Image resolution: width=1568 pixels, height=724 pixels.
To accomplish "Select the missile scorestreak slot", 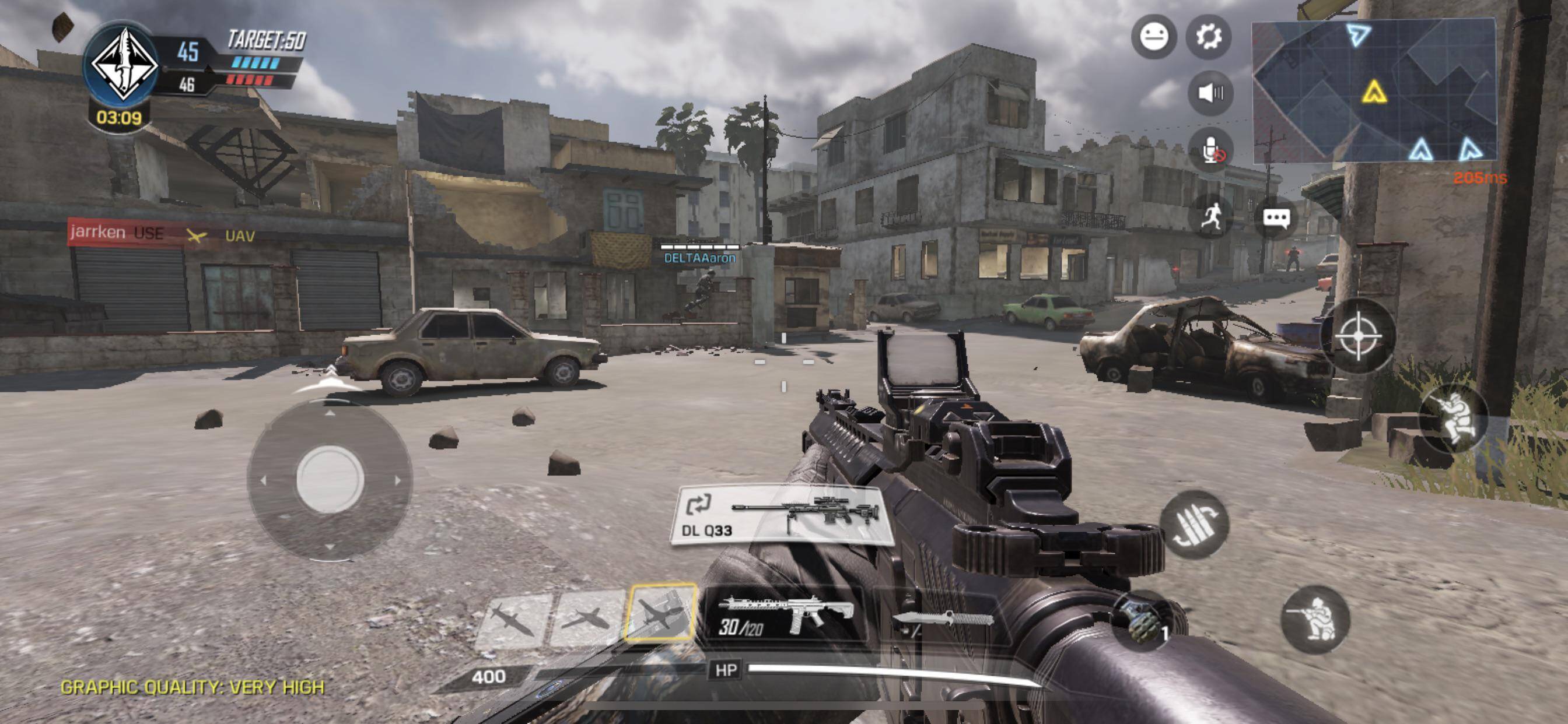I will pyautogui.click(x=513, y=619).
